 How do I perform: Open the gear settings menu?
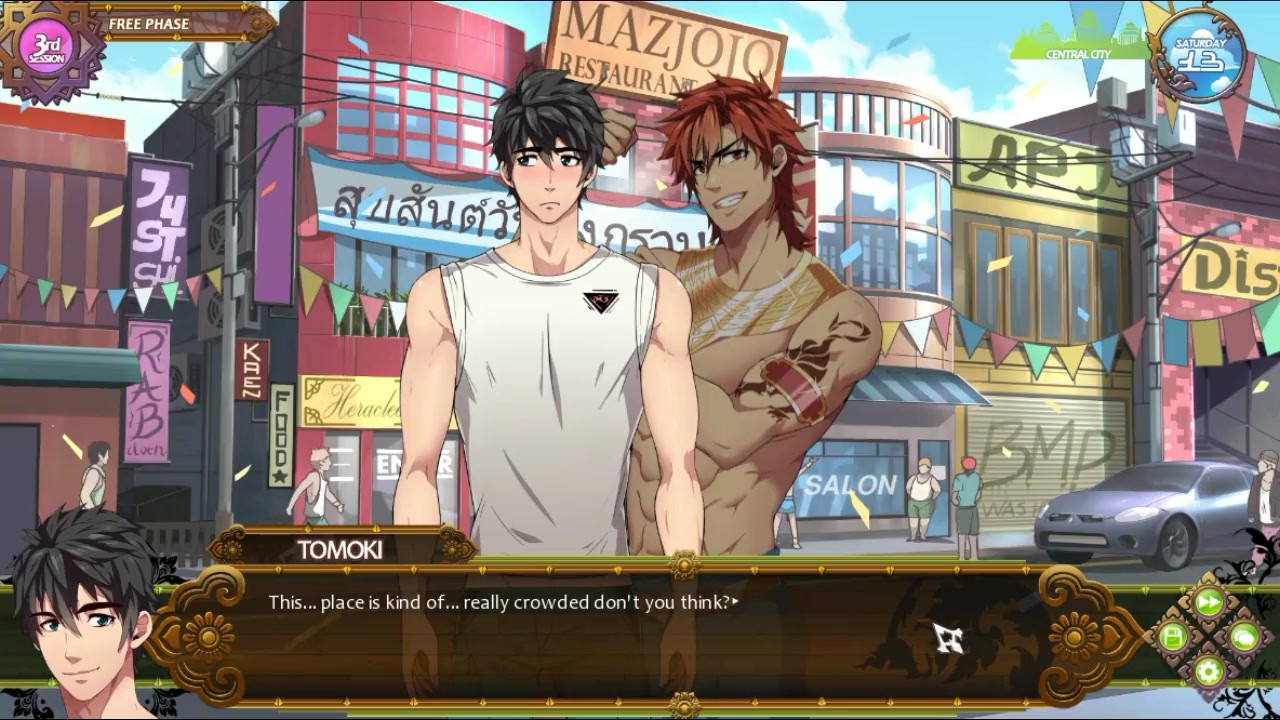coord(1208,670)
